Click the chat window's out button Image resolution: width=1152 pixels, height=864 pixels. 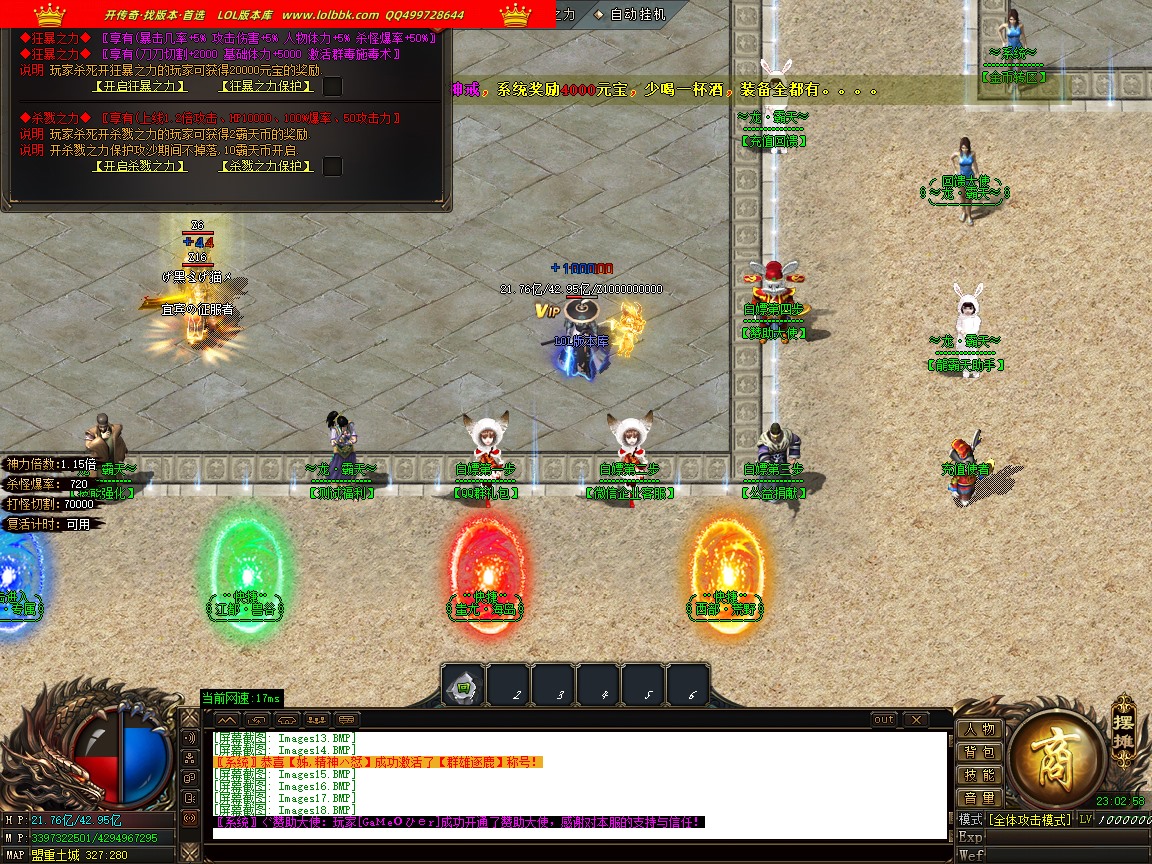(884, 720)
